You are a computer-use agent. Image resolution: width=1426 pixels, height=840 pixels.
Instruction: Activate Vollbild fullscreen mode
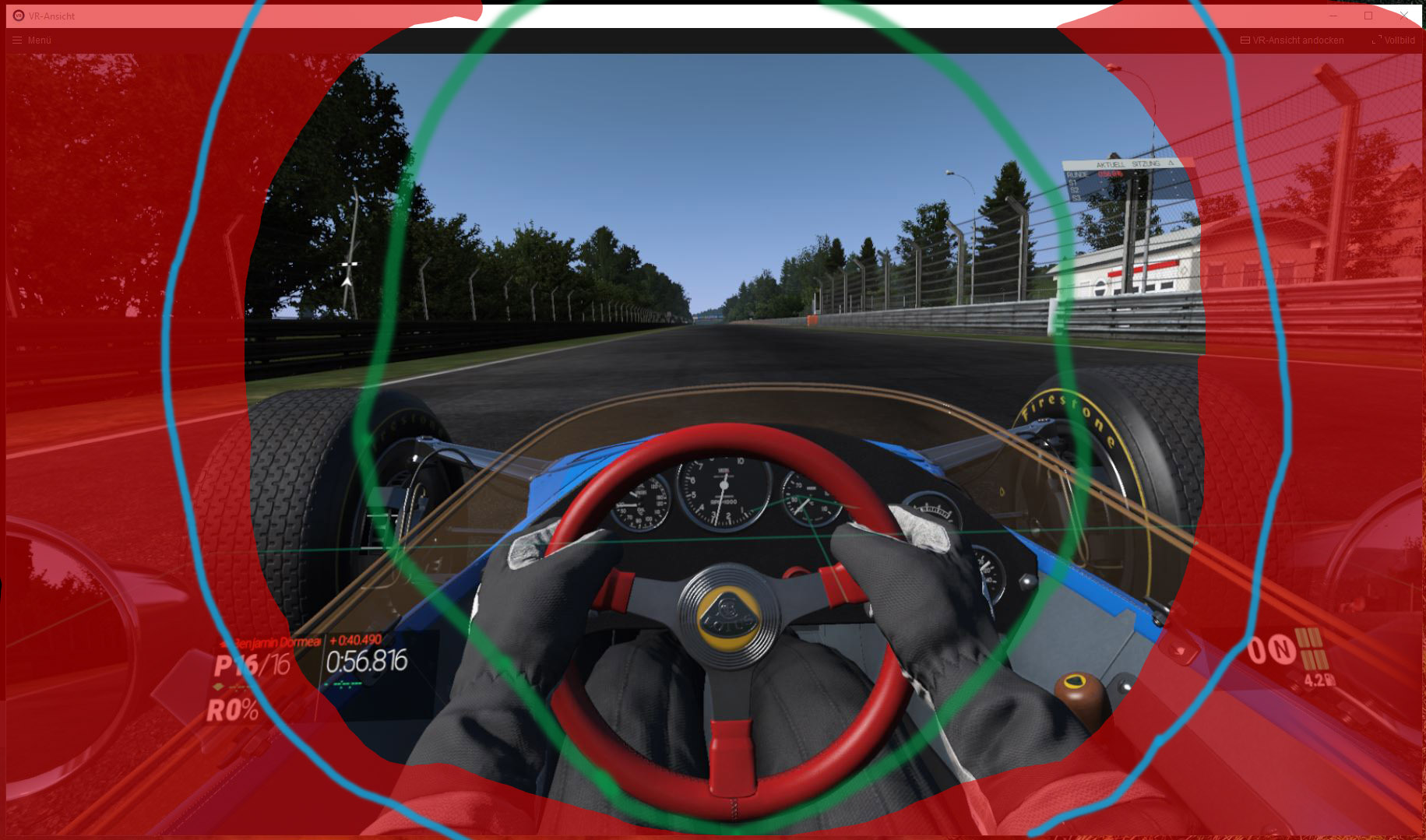pyautogui.click(x=1397, y=40)
